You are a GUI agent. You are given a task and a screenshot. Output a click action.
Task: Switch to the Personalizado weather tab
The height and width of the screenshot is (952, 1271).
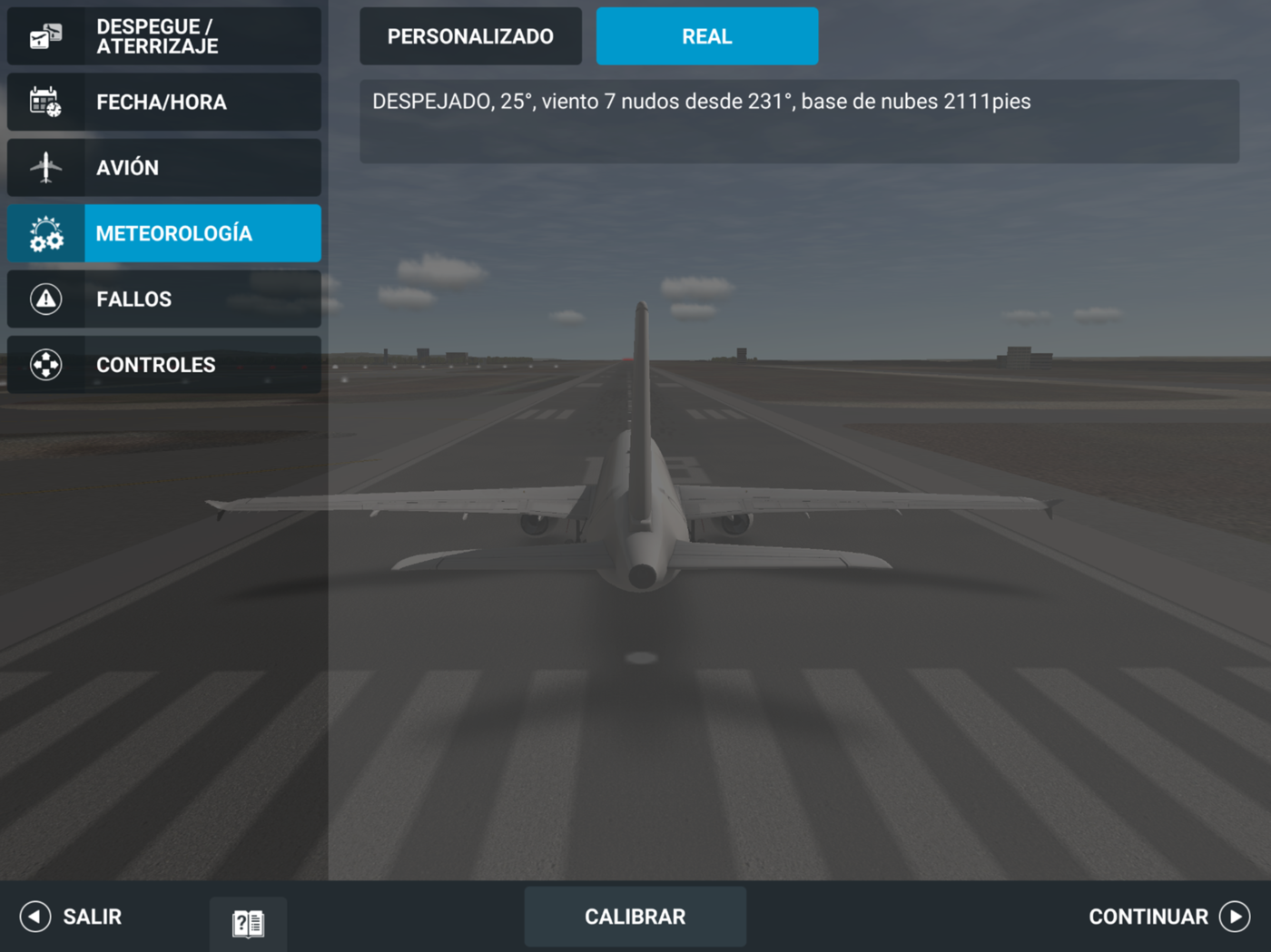470,36
